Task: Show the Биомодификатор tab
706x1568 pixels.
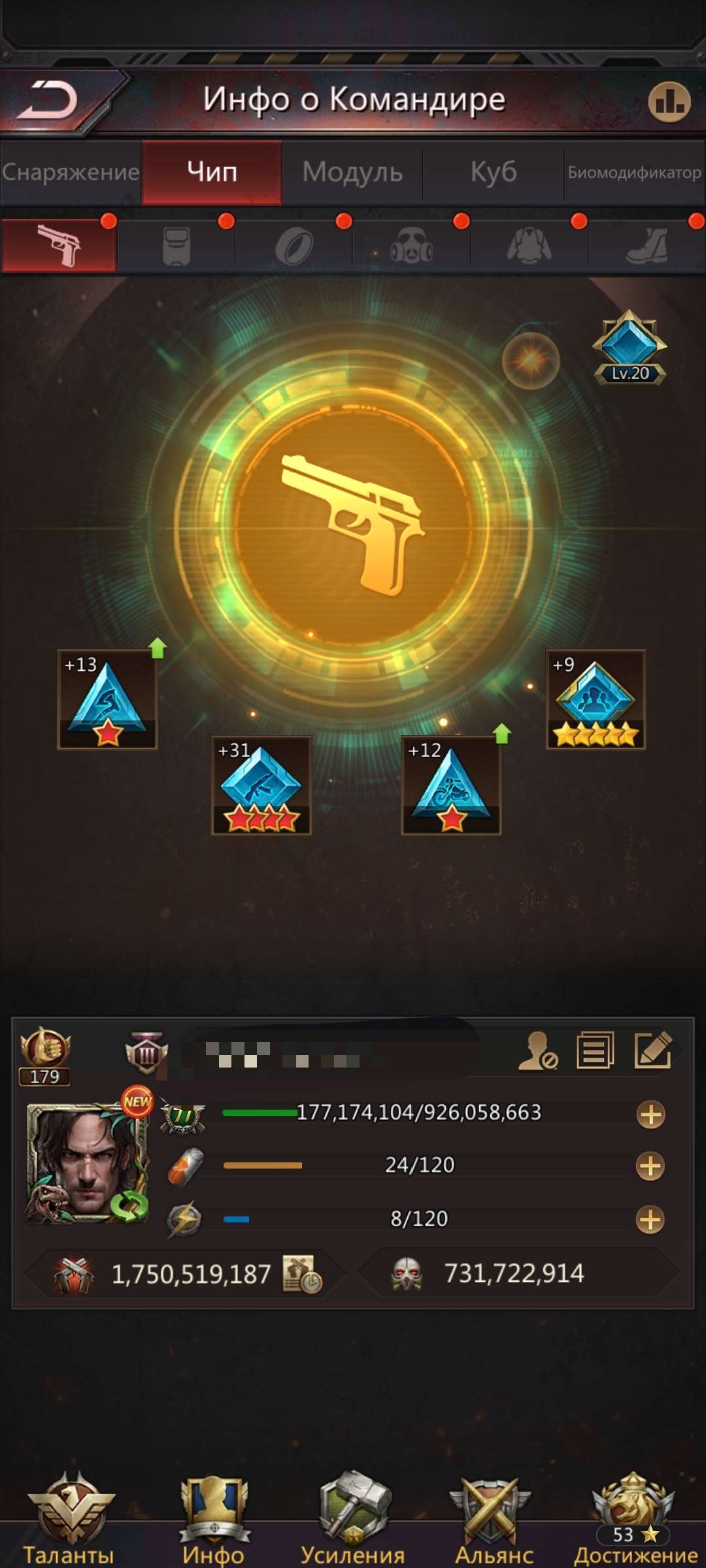Action: coord(634,172)
